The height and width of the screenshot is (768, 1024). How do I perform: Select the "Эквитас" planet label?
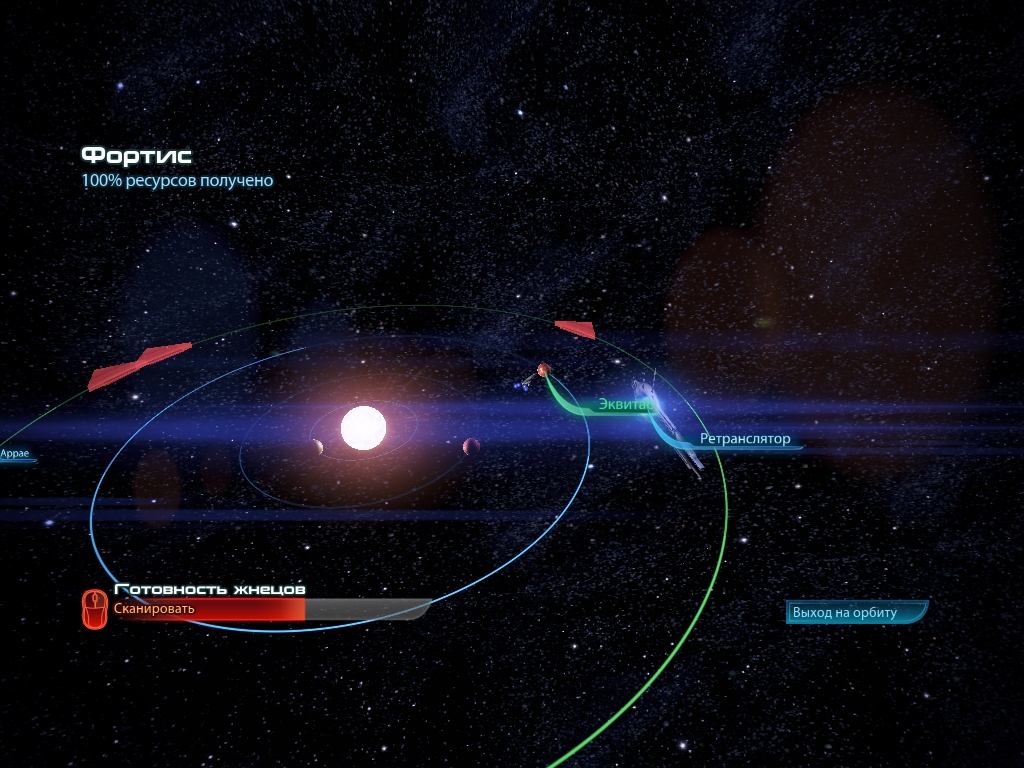click(625, 405)
